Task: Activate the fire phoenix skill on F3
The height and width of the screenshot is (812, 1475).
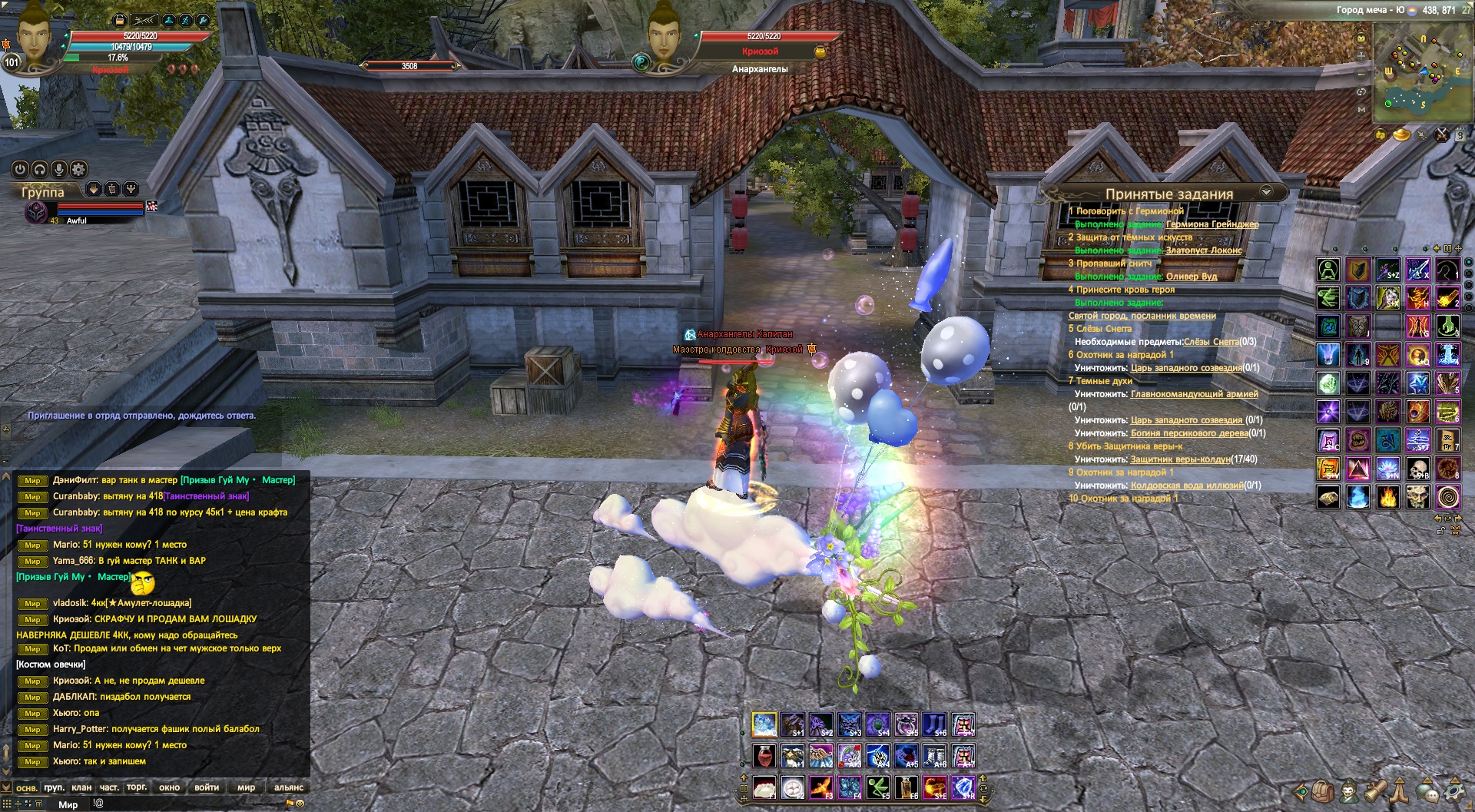Action: point(820,787)
